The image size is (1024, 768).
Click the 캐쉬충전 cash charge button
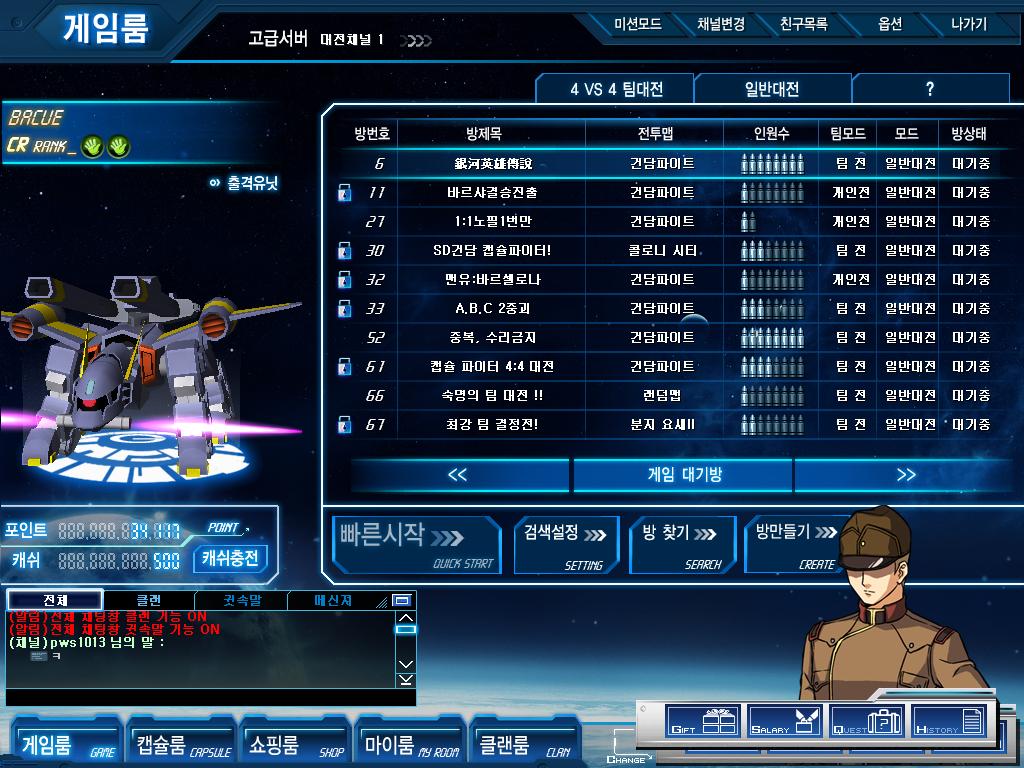pos(230,558)
